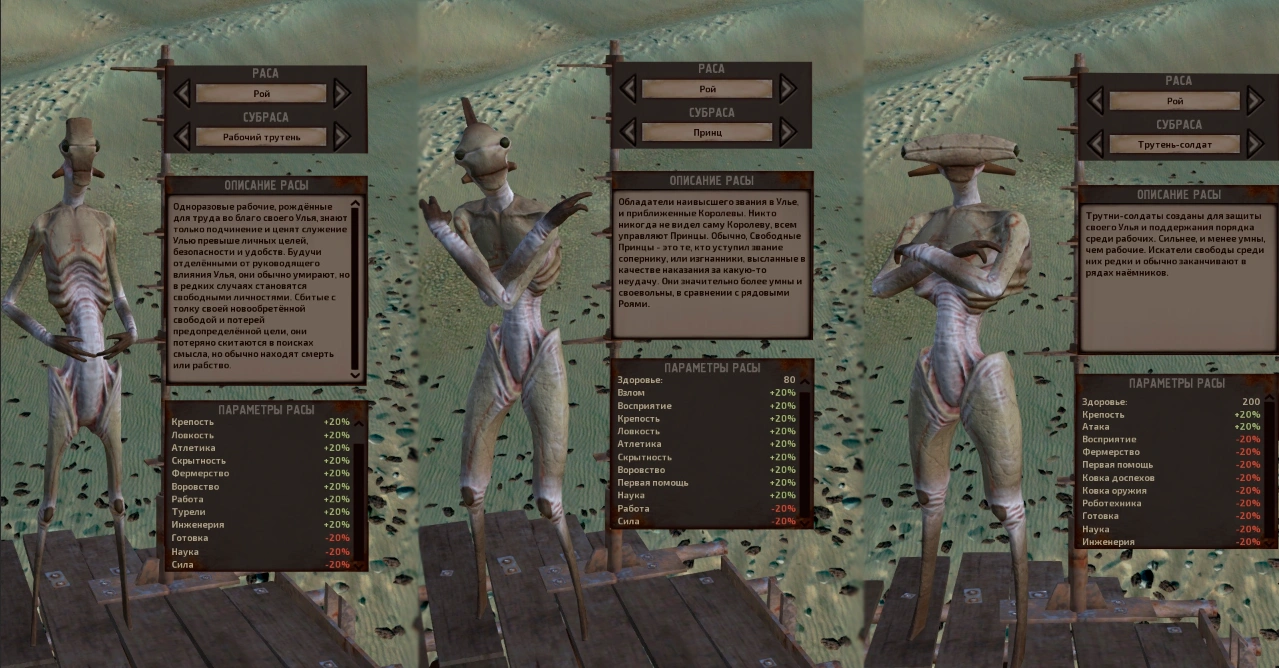Cycle to next race above Трутень-солдат subrace
This screenshot has height=668, width=1279.
[1254, 100]
